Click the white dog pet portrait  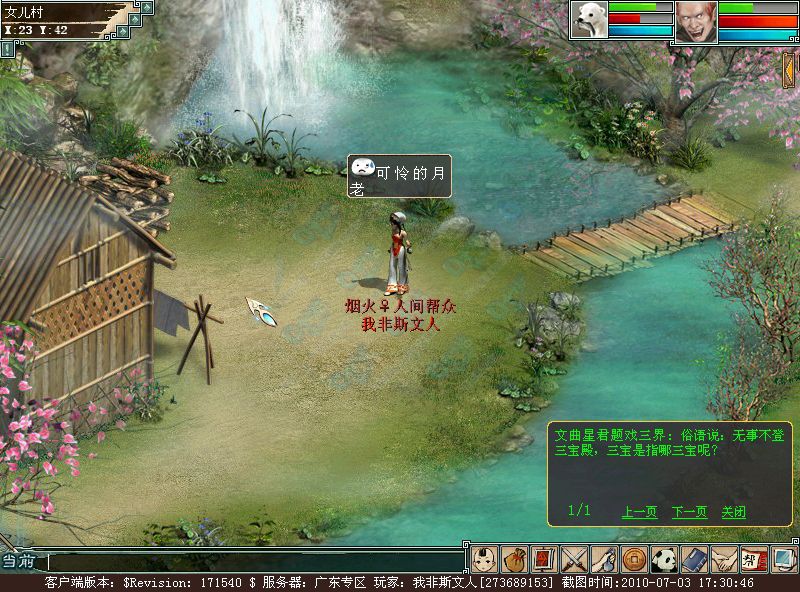point(589,20)
